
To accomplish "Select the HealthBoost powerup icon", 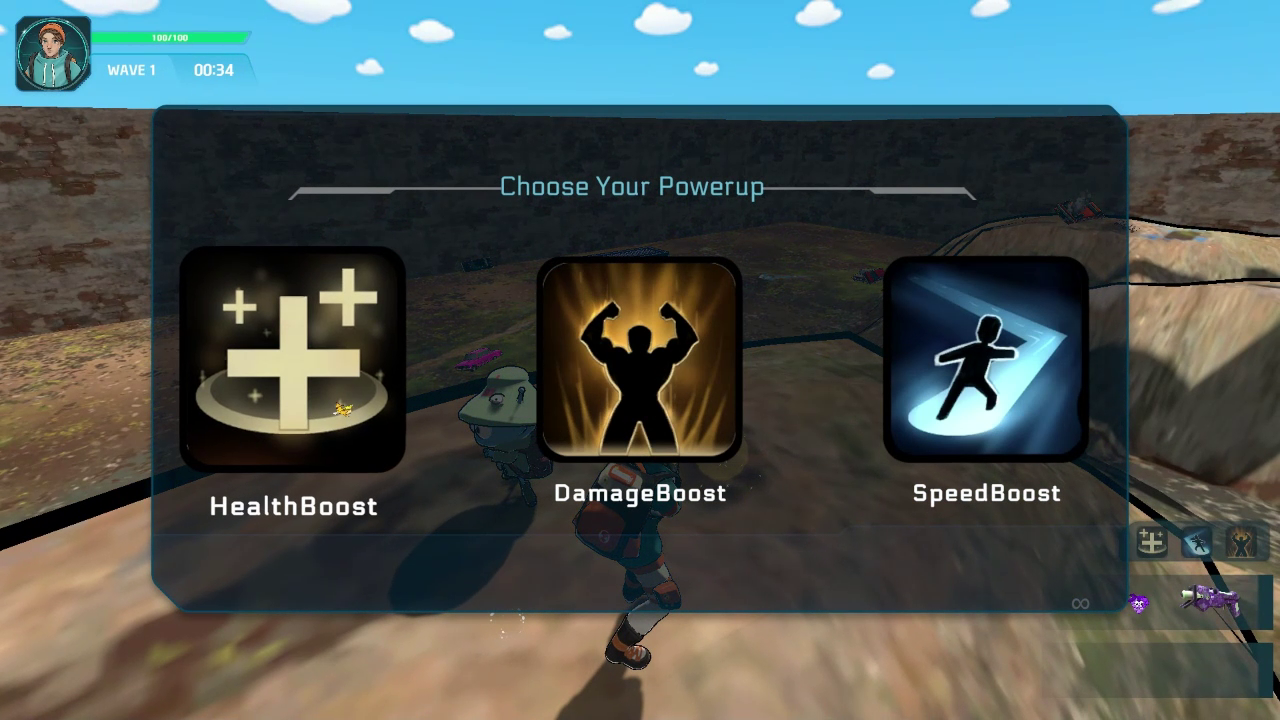I will tap(293, 361).
